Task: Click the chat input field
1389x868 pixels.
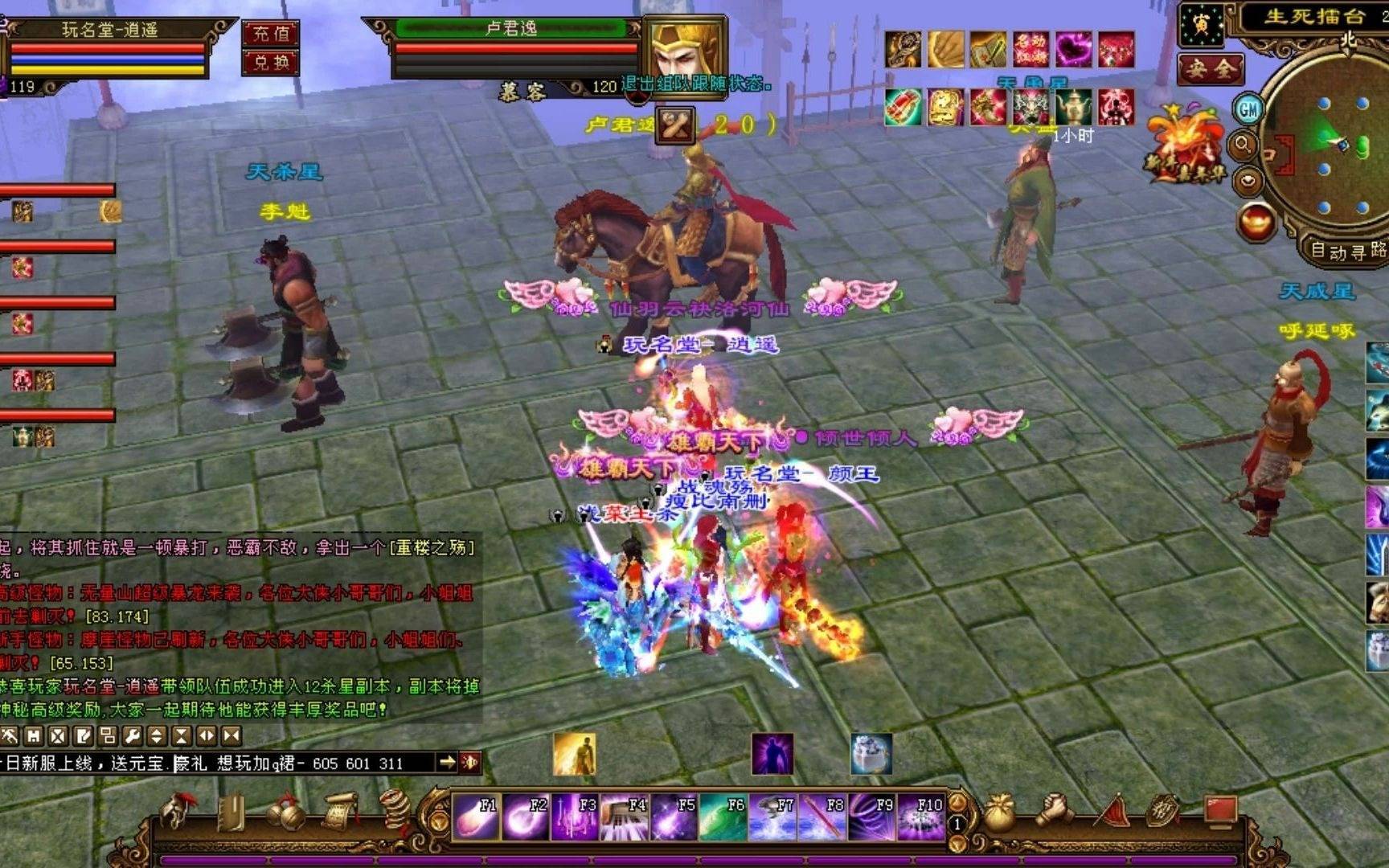Action: [217, 763]
